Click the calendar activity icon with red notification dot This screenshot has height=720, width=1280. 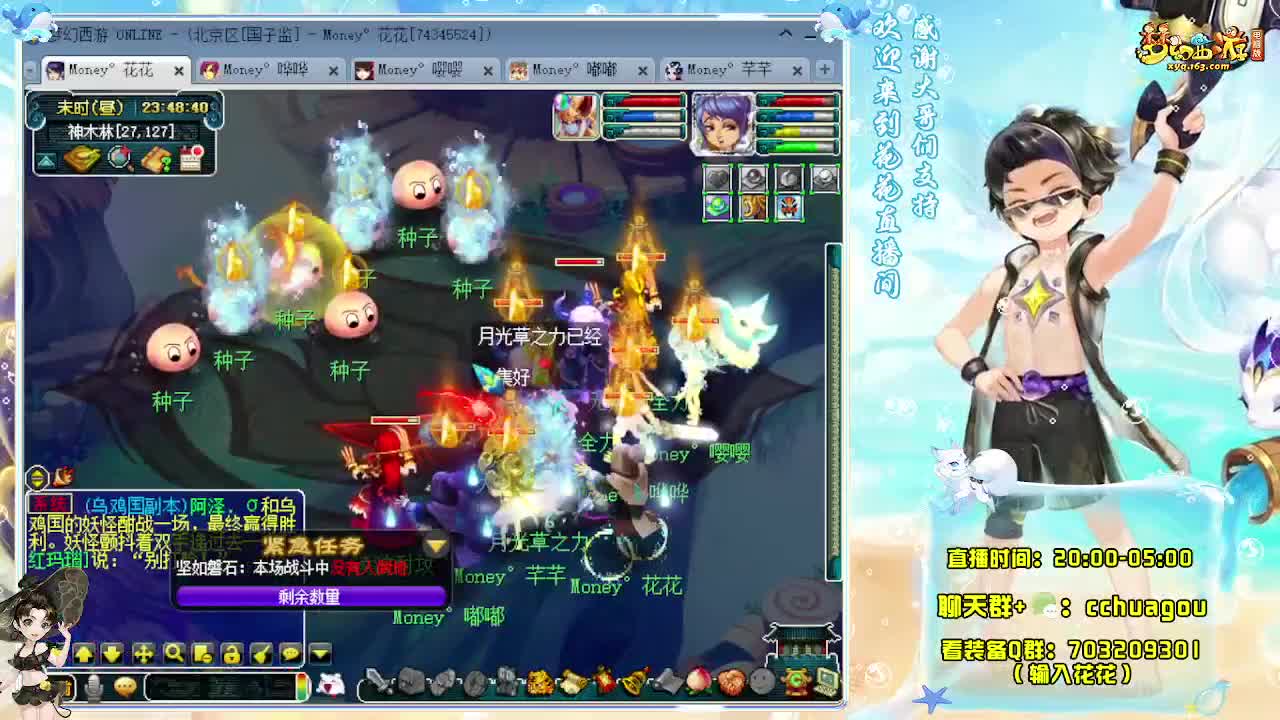(190, 159)
